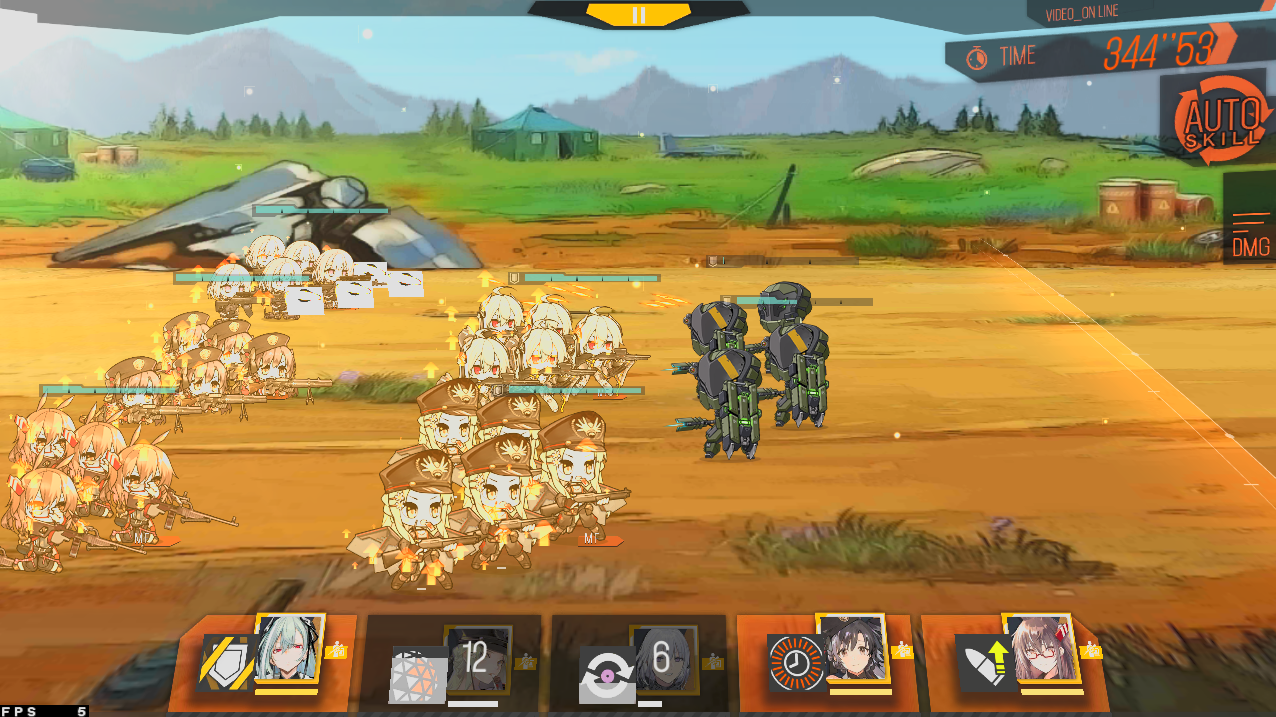Toggle the AUTO SKILL button
The height and width of the screenshot is (717, 1276).
[1217, 121]
